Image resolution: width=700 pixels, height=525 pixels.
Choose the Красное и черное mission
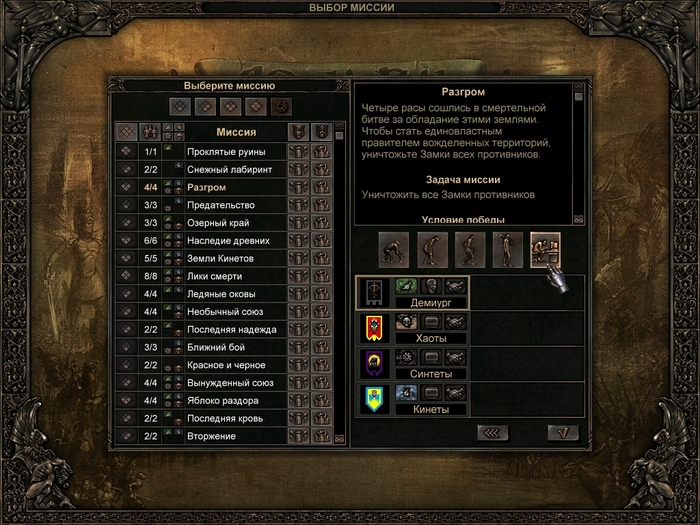(x=228, y=365)
